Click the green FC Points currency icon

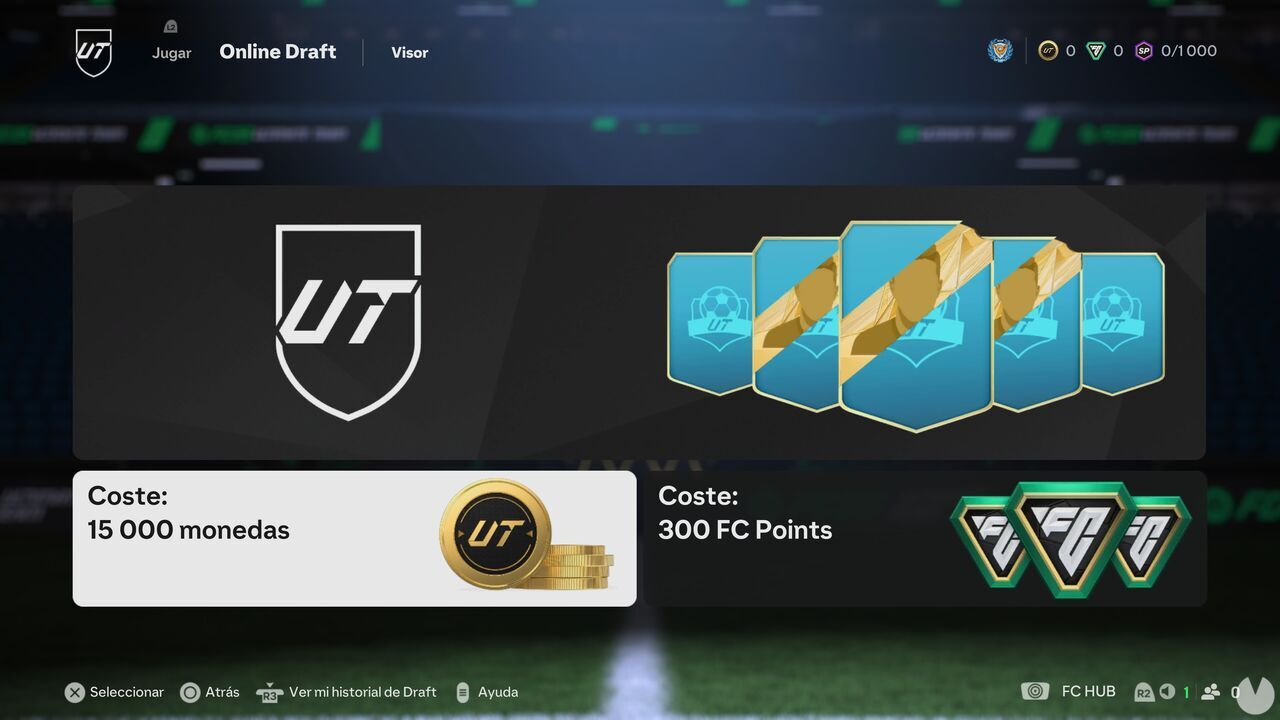click(1097, 50)
